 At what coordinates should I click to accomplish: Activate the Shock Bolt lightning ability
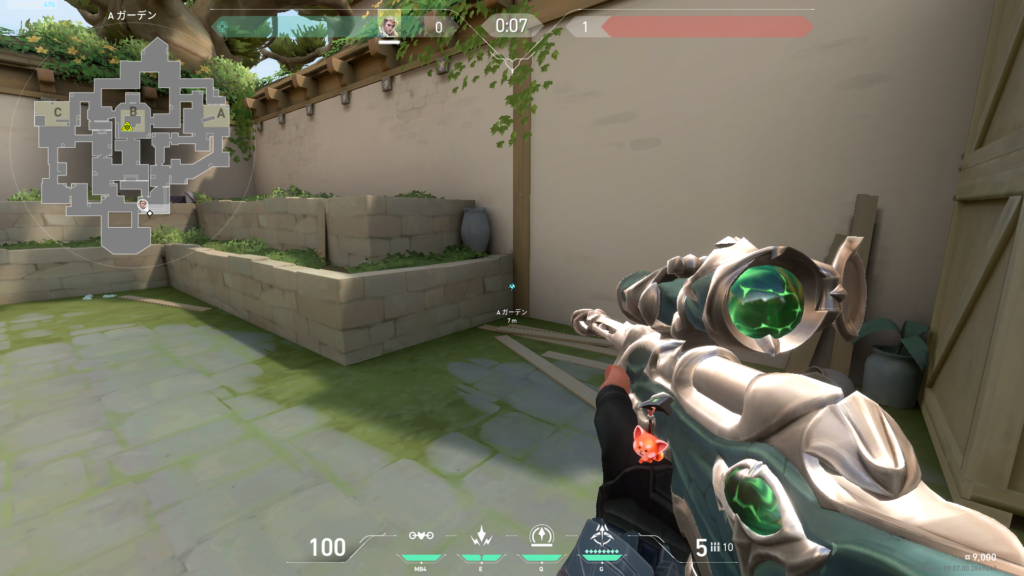(483, 535)
